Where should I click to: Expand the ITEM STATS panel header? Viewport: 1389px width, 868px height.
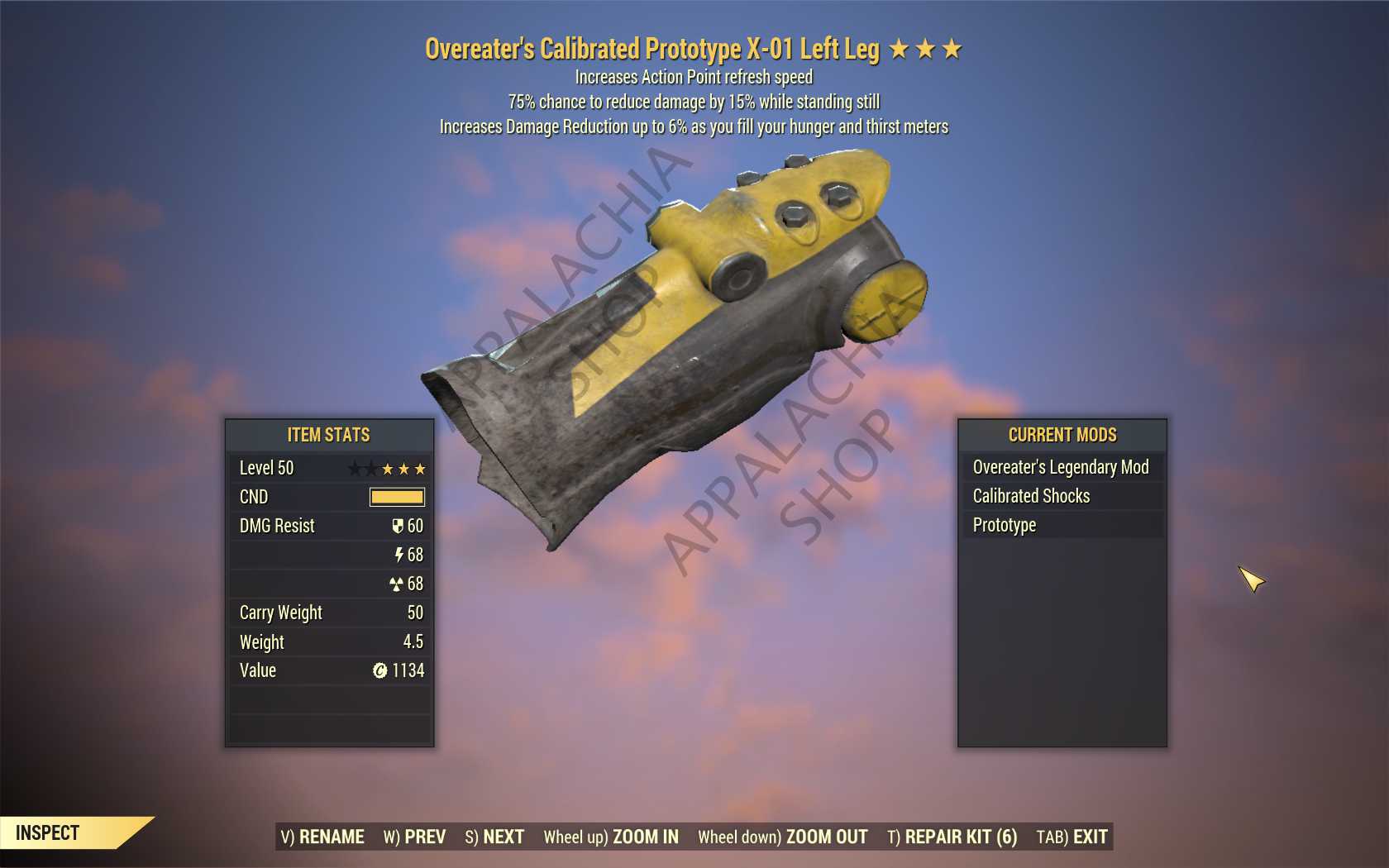[329, 435]
